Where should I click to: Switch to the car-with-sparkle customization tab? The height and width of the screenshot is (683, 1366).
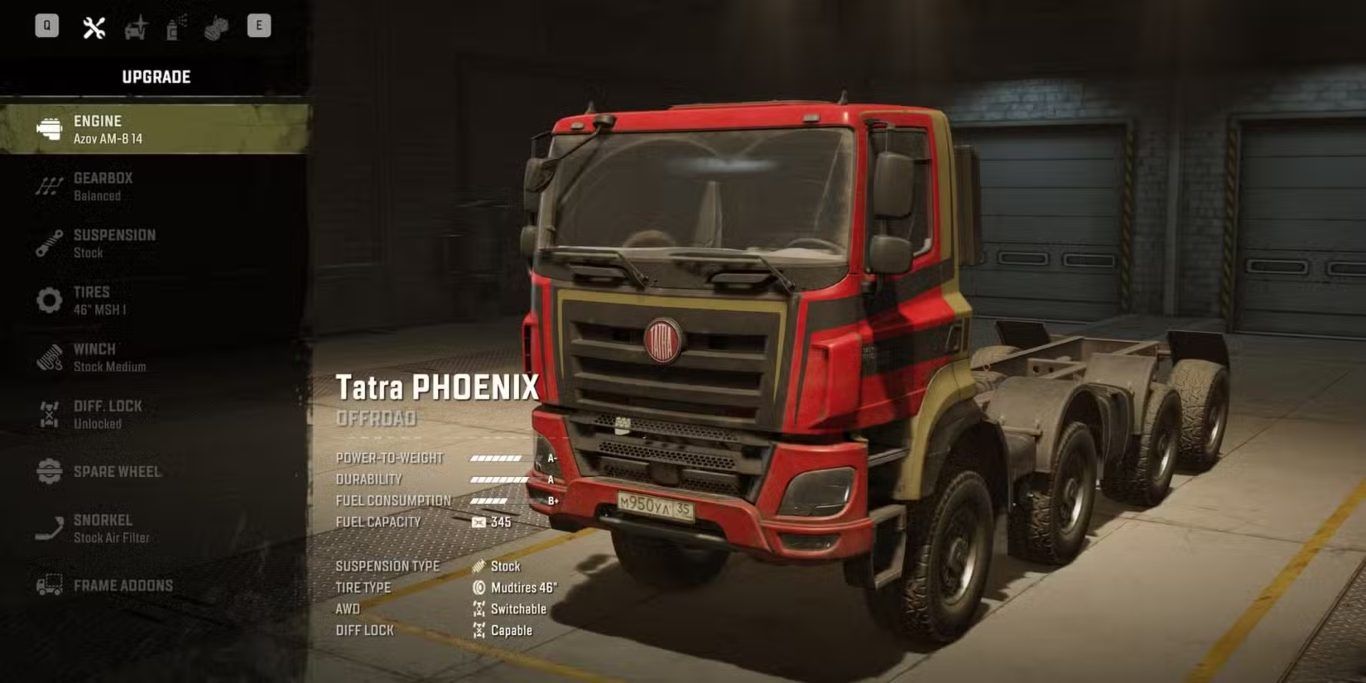coord(136,28)
